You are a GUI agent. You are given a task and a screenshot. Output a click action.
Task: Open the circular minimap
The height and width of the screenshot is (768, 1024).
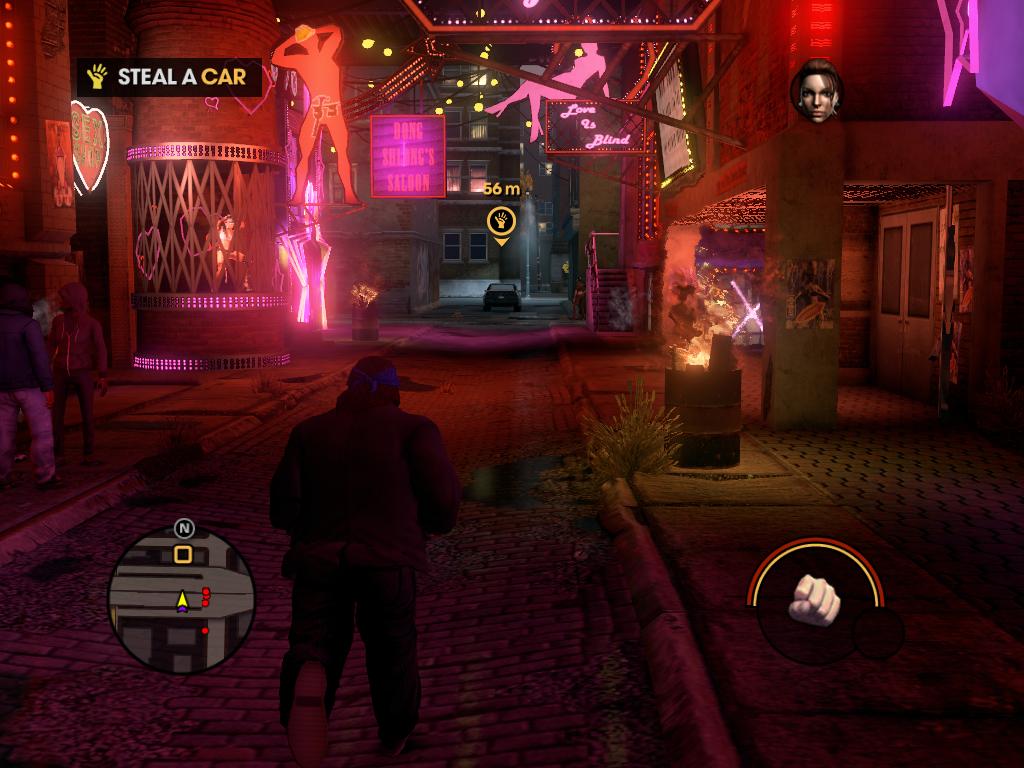pos(181,600)
